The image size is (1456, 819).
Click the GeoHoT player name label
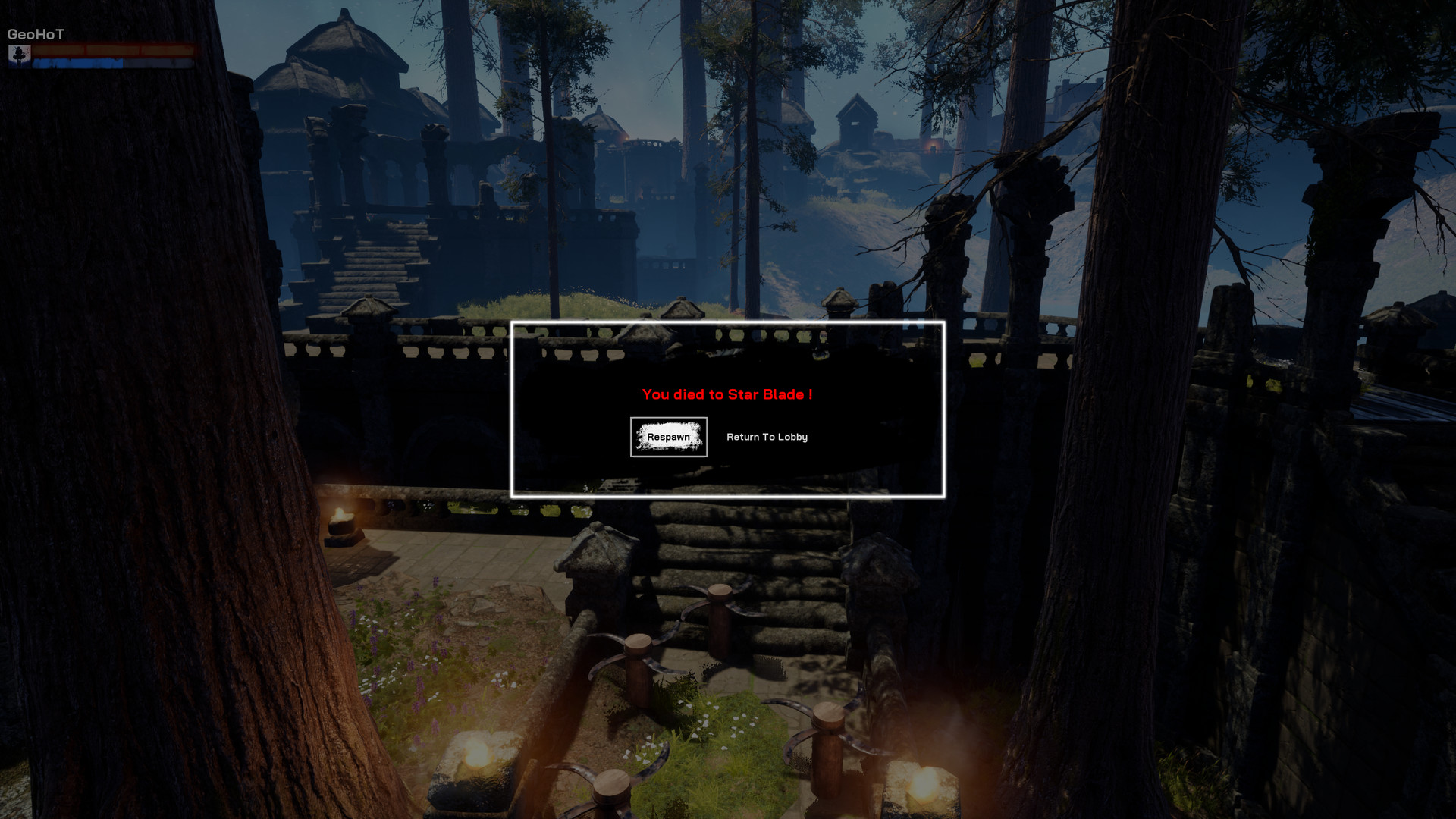pos(36,33)
